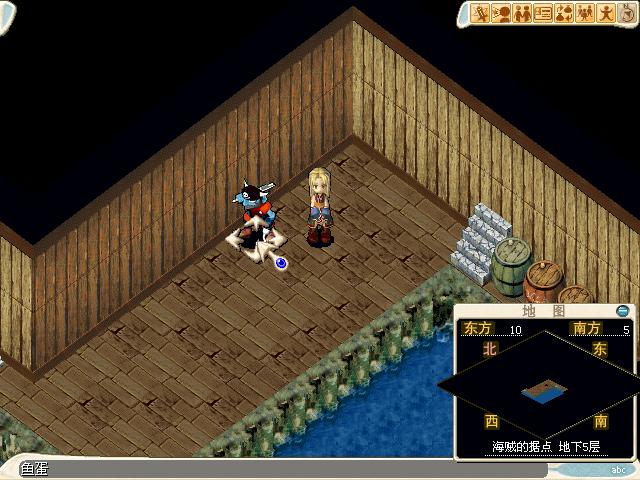Open the name card icon

tap(543, 13)
